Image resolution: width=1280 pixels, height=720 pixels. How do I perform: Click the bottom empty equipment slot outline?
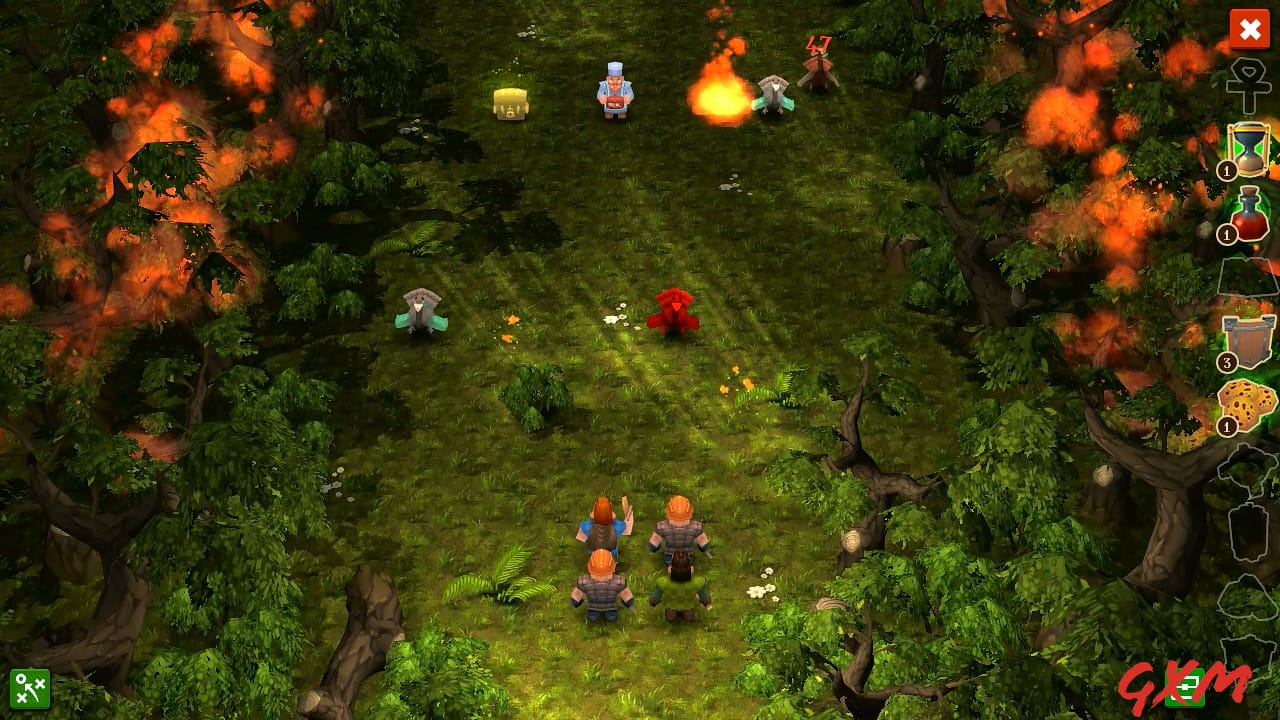[1245, 660]
